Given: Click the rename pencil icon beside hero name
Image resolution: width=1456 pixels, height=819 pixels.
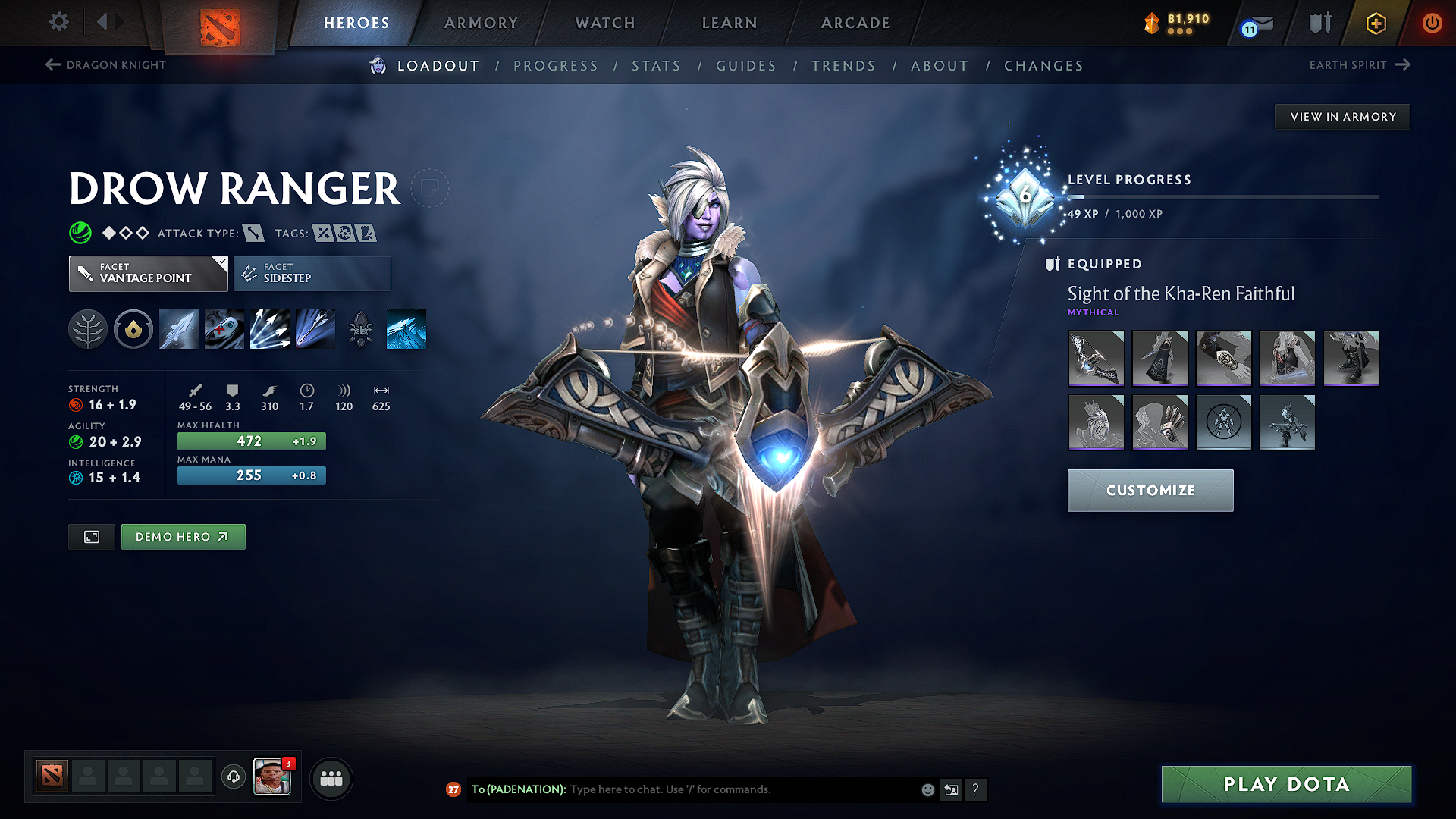Looking at the screenshot, I should click(x=431, y=187).
